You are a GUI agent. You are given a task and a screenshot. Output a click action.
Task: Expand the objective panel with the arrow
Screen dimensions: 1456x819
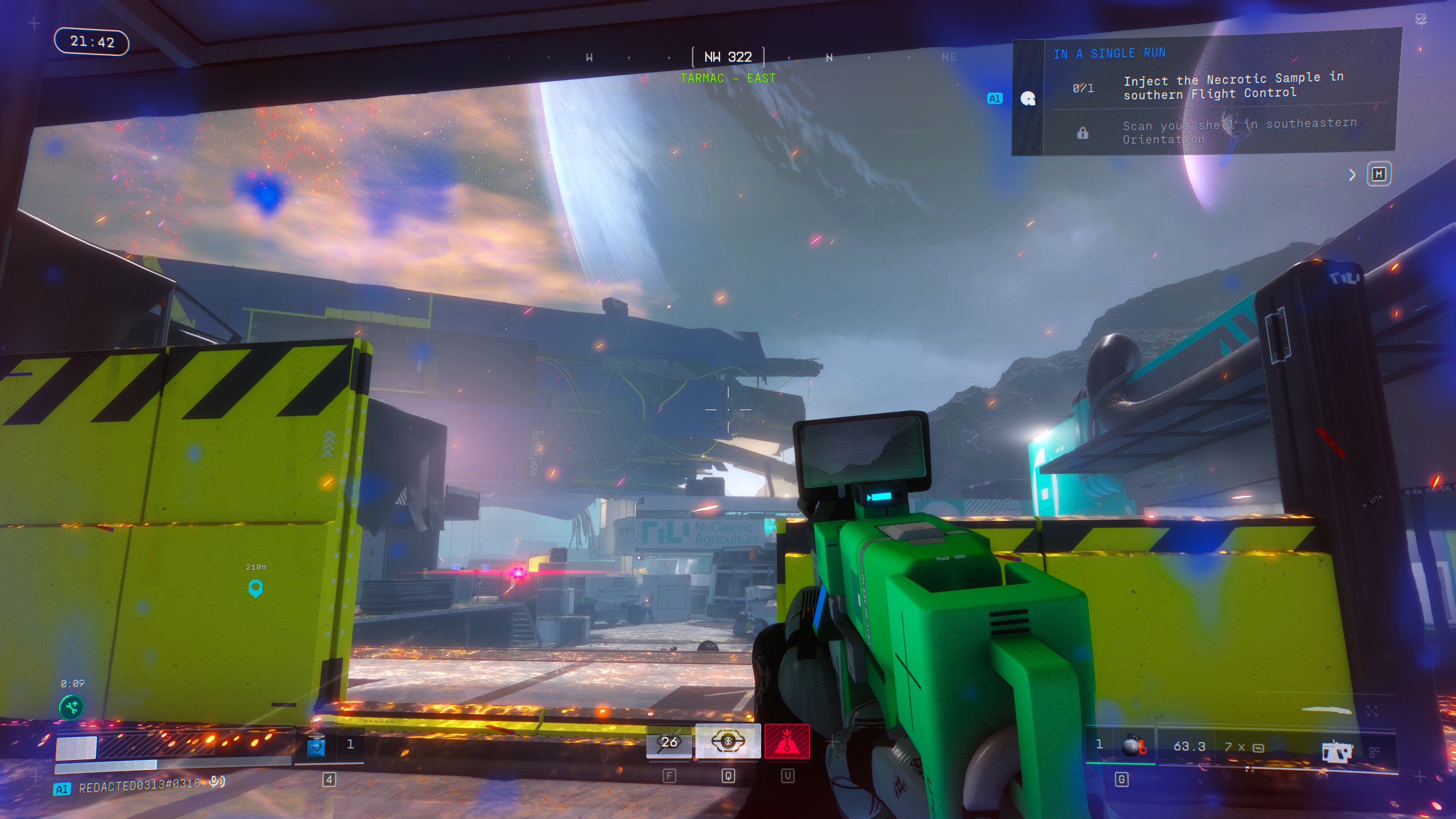click(1352, 175)
